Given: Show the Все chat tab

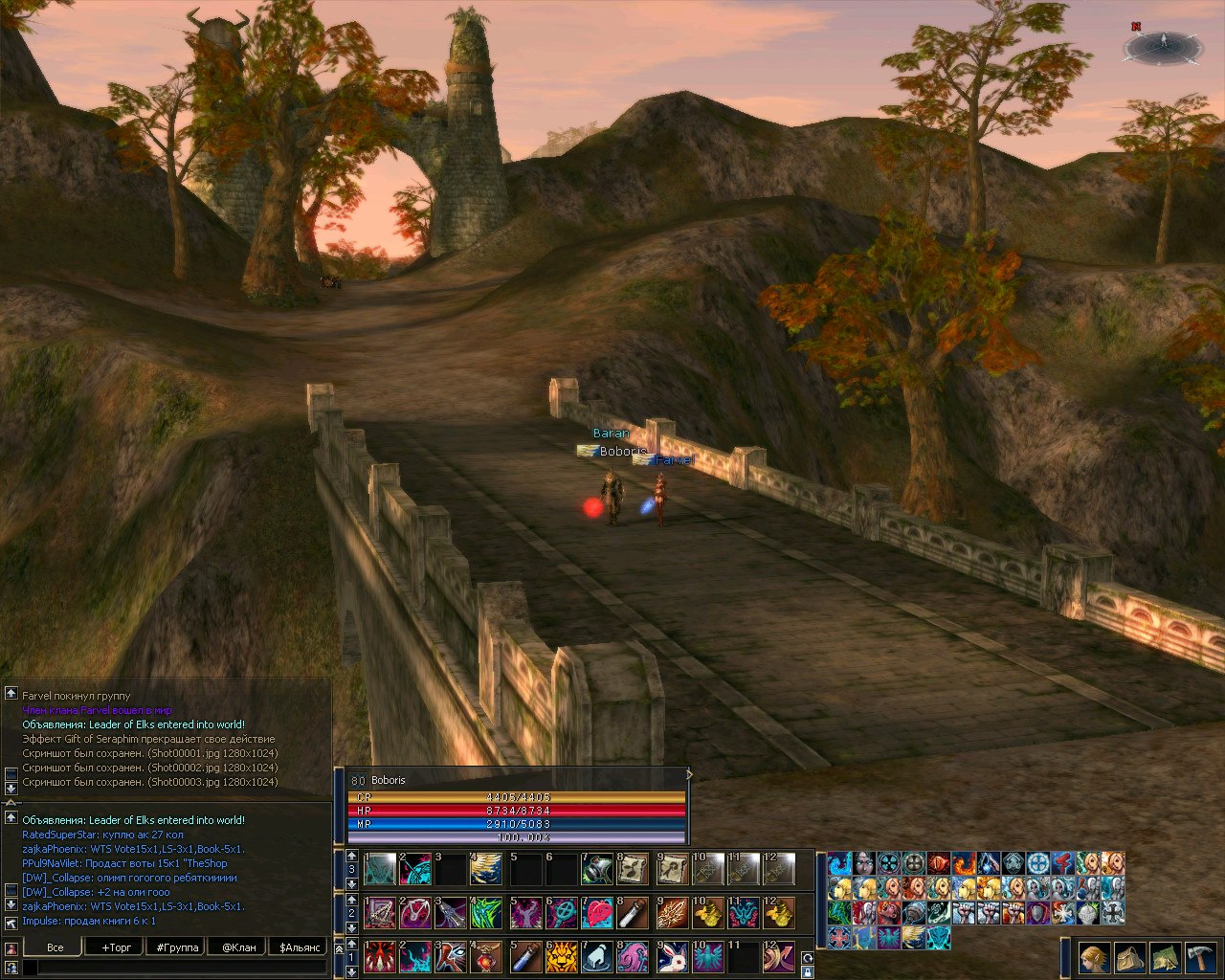Looking at the screenshot, I should point(56,947).
